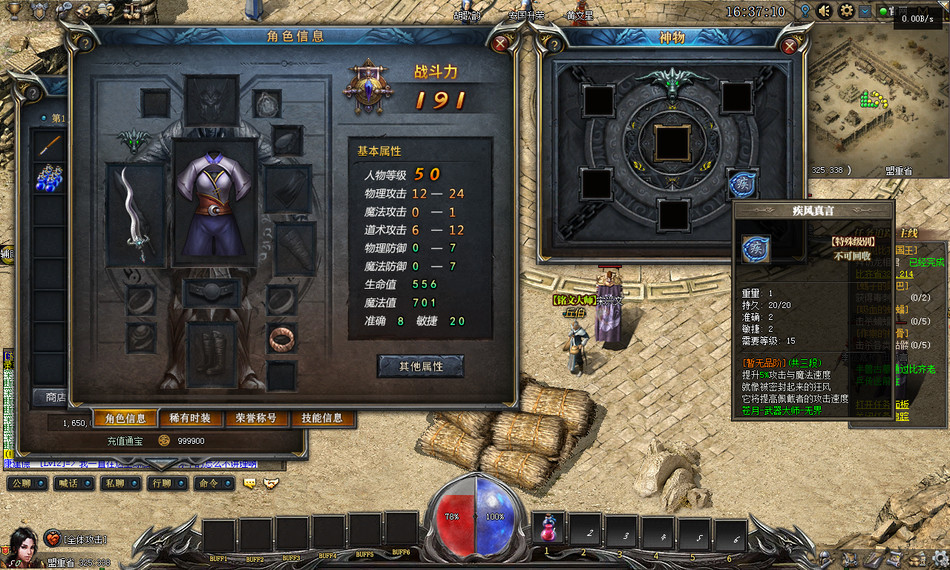Show the 技能信息 tab
The width and height of the screenshot is (950, 570).
(322, 418)
